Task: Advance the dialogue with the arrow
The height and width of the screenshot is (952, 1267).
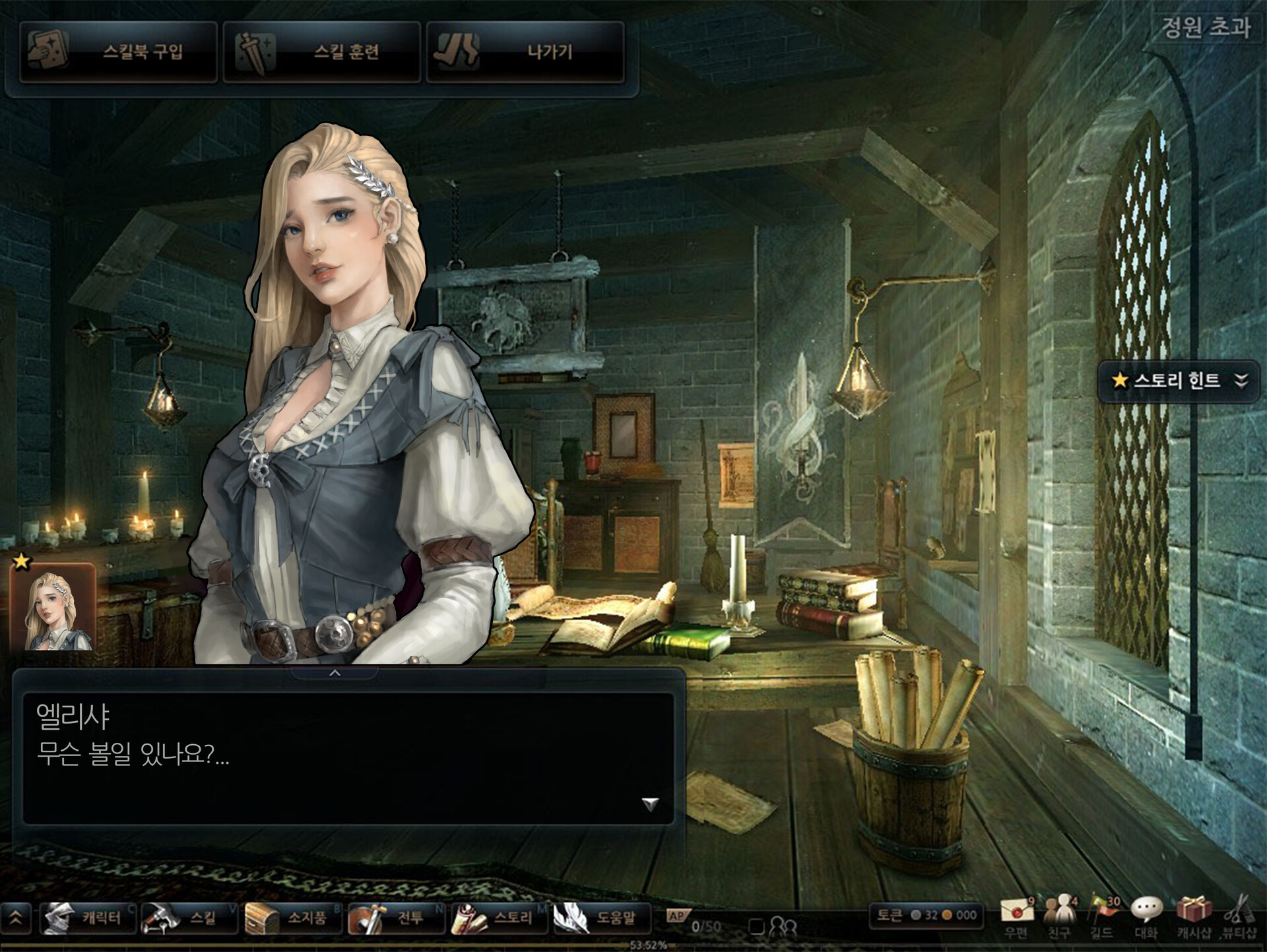Action: point(650,804)
